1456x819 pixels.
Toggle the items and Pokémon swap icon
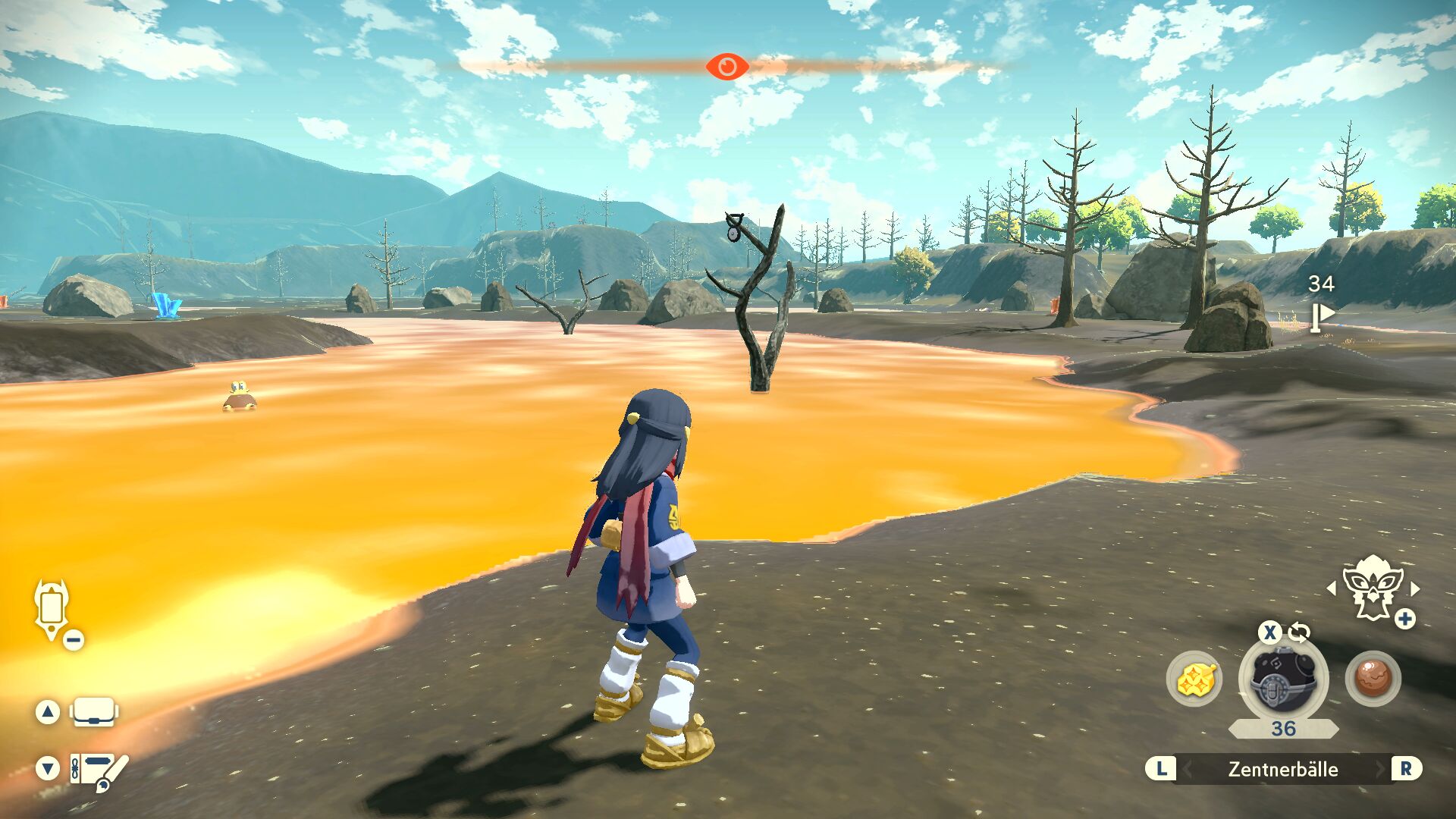click(x=1299, y=632)
